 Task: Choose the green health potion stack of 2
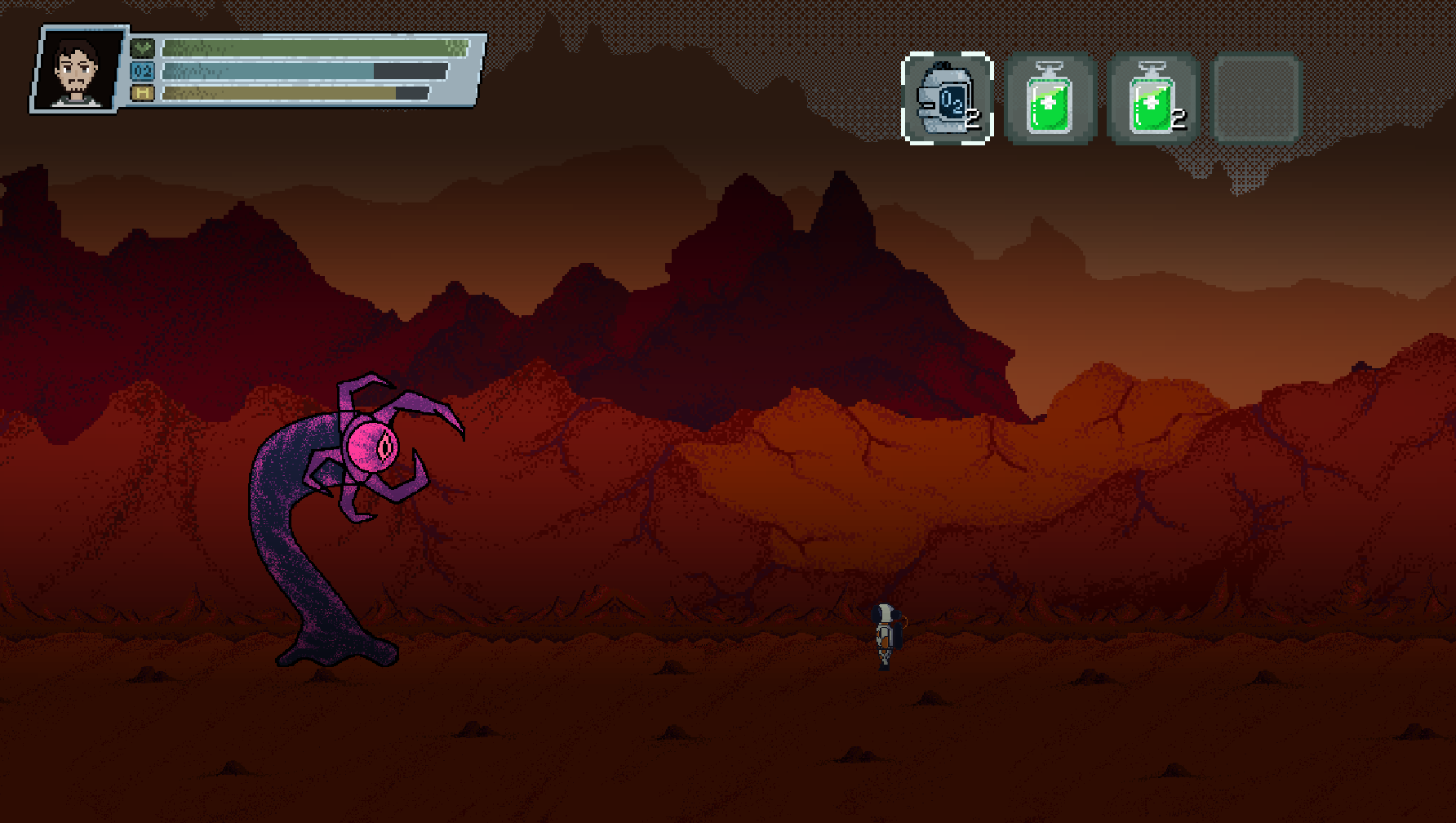[x=1152, y=99]
